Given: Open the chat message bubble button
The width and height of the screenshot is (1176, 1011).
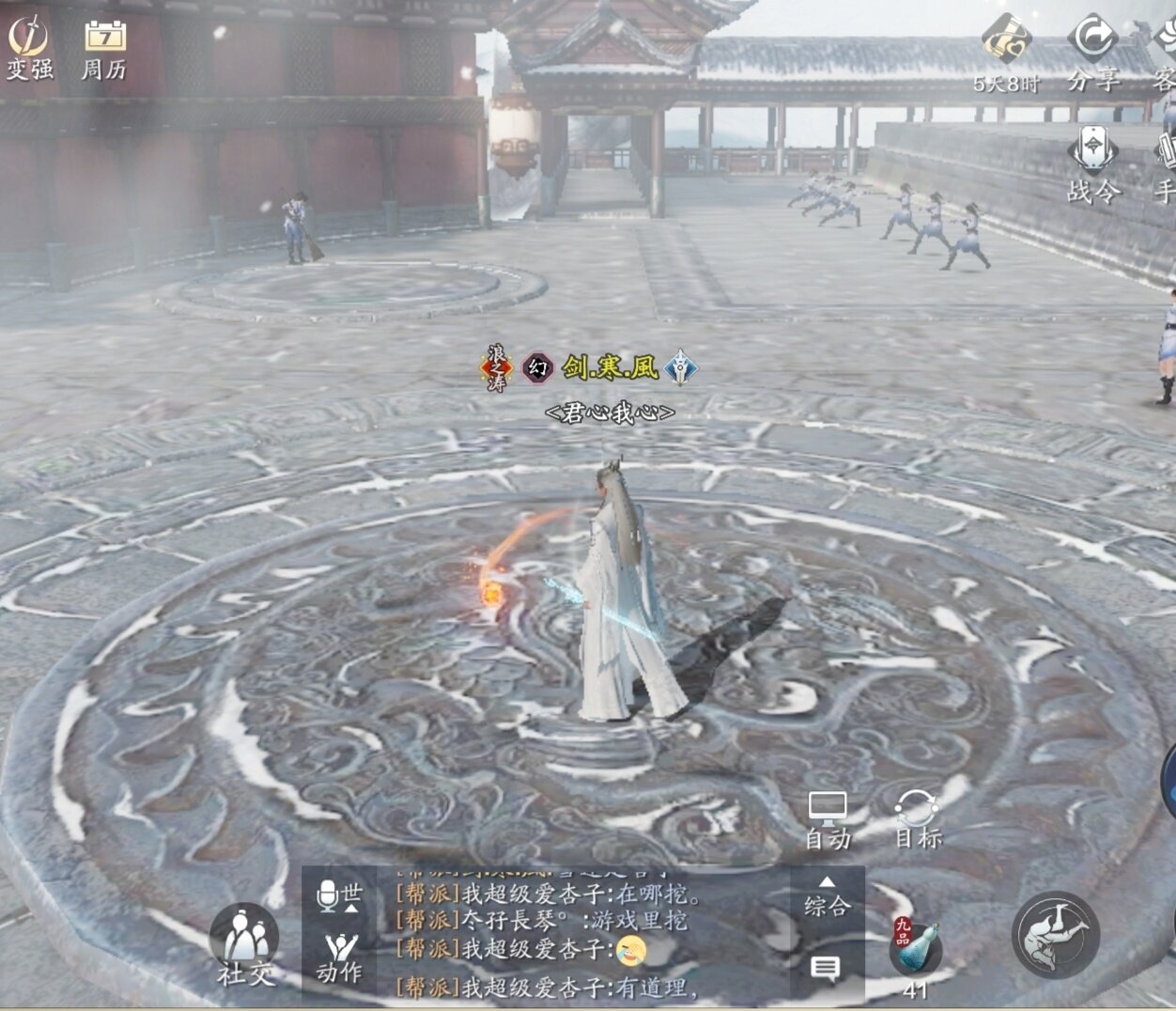Looking at the screenshot, I should click(826, 968).
